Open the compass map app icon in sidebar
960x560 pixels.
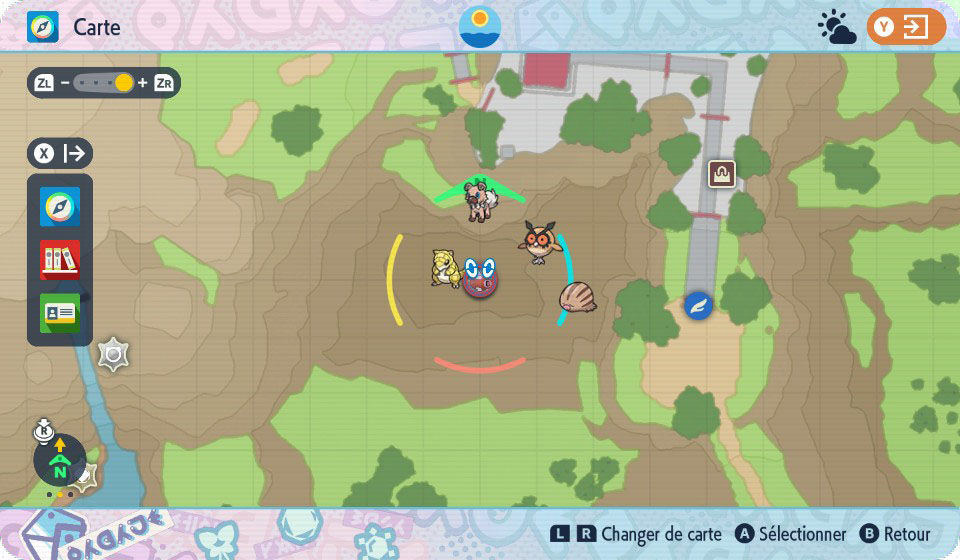[x=60, y=207]
